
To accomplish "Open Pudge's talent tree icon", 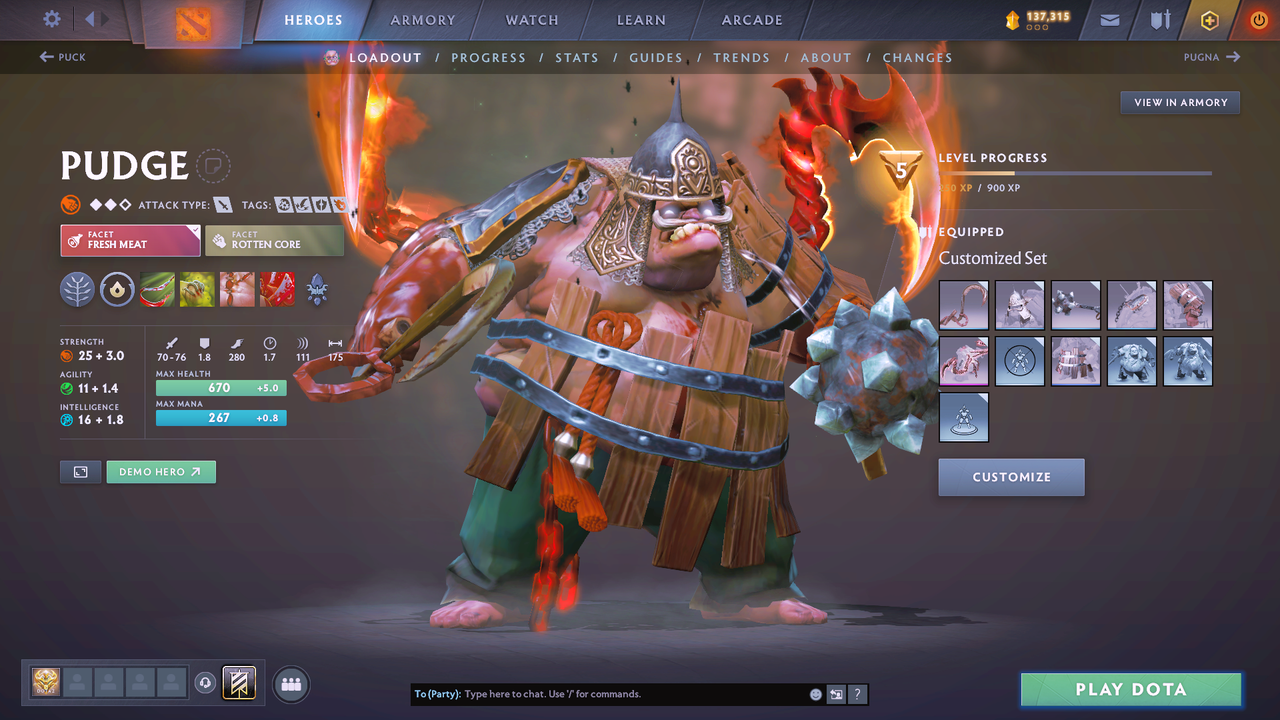I will pos(77,290).
